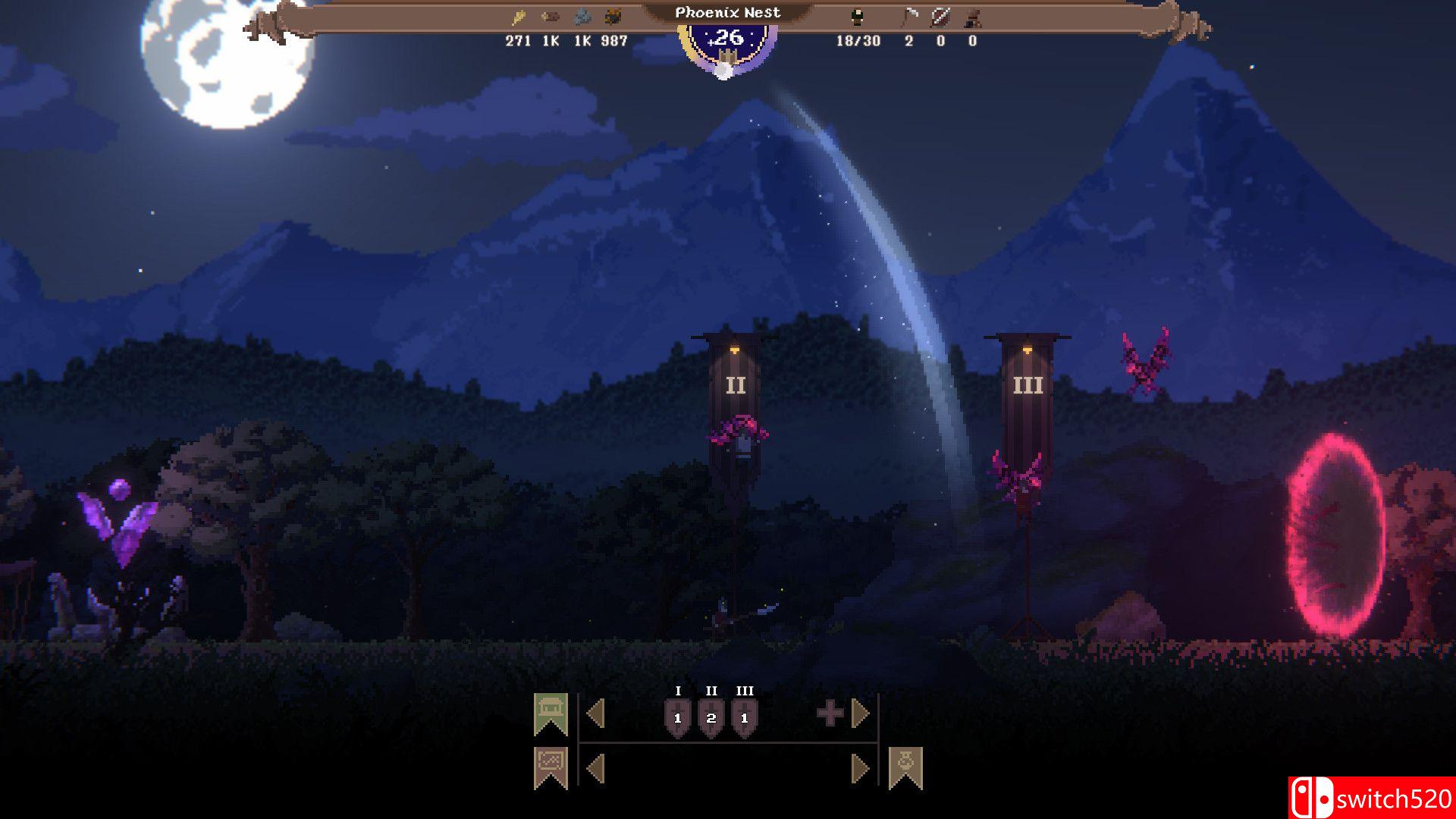Open the green building banner
The width and height of the screenshot is (1456, 819).
click(552, 713)
